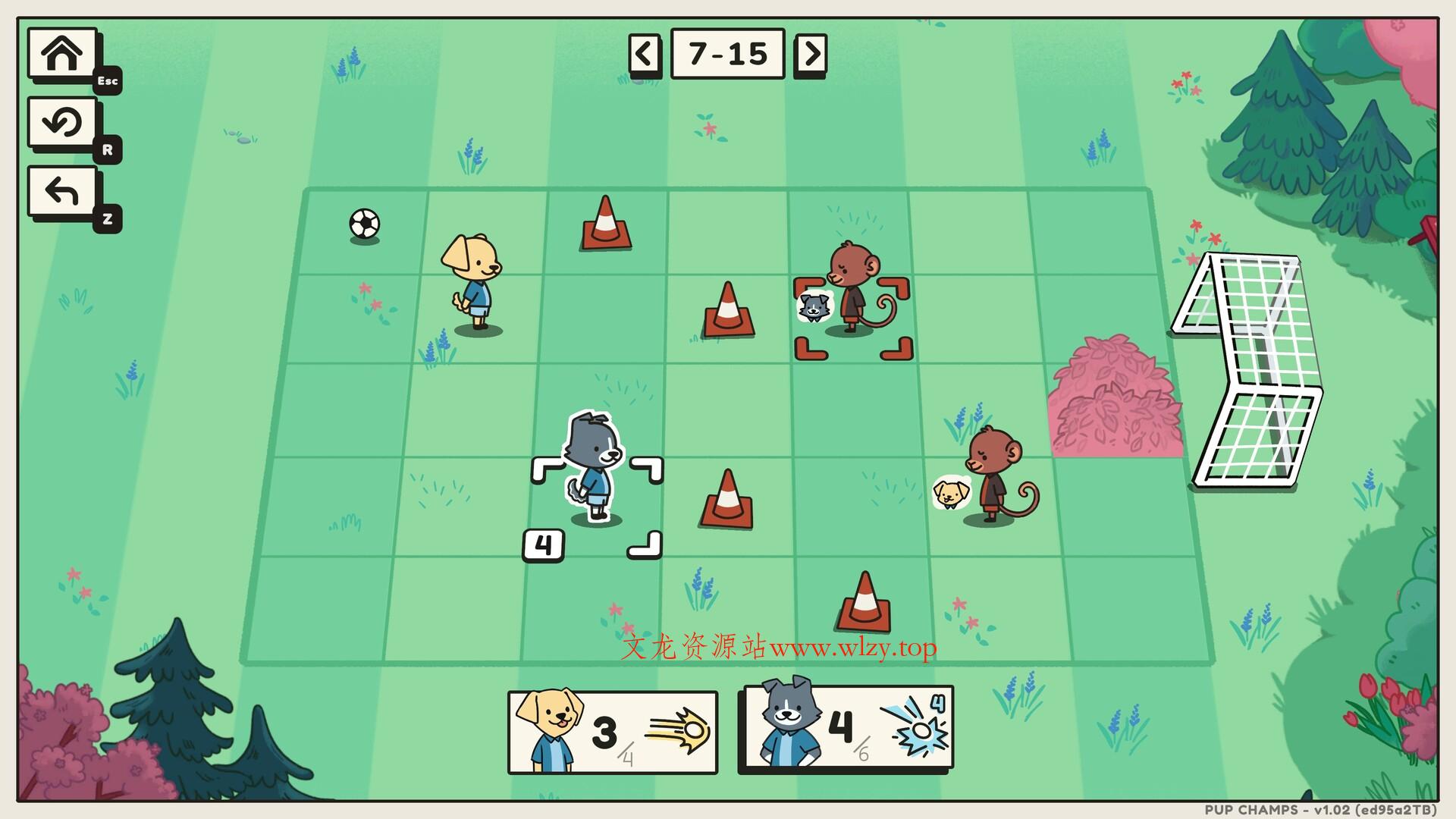Viewport: 1456px width, 819px height.
Task: Click the Z key badge
Action: tap(107, 220)
